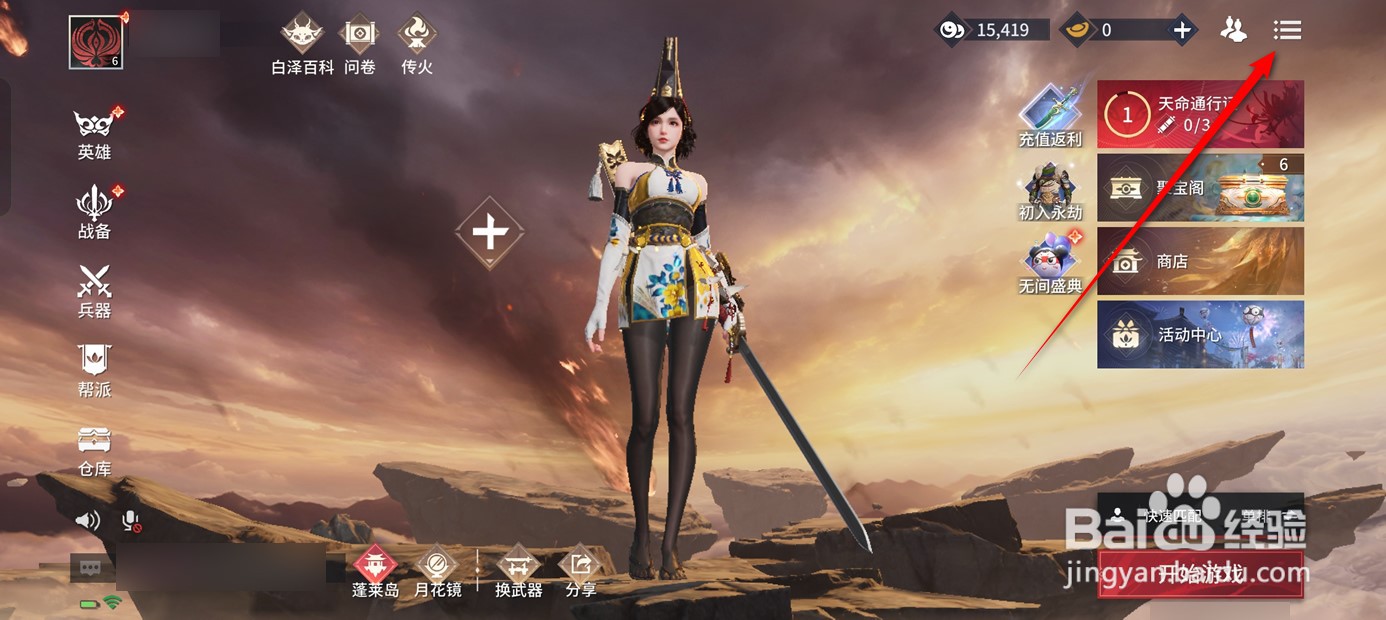Click the 传火 flame icon

(416, 44)
